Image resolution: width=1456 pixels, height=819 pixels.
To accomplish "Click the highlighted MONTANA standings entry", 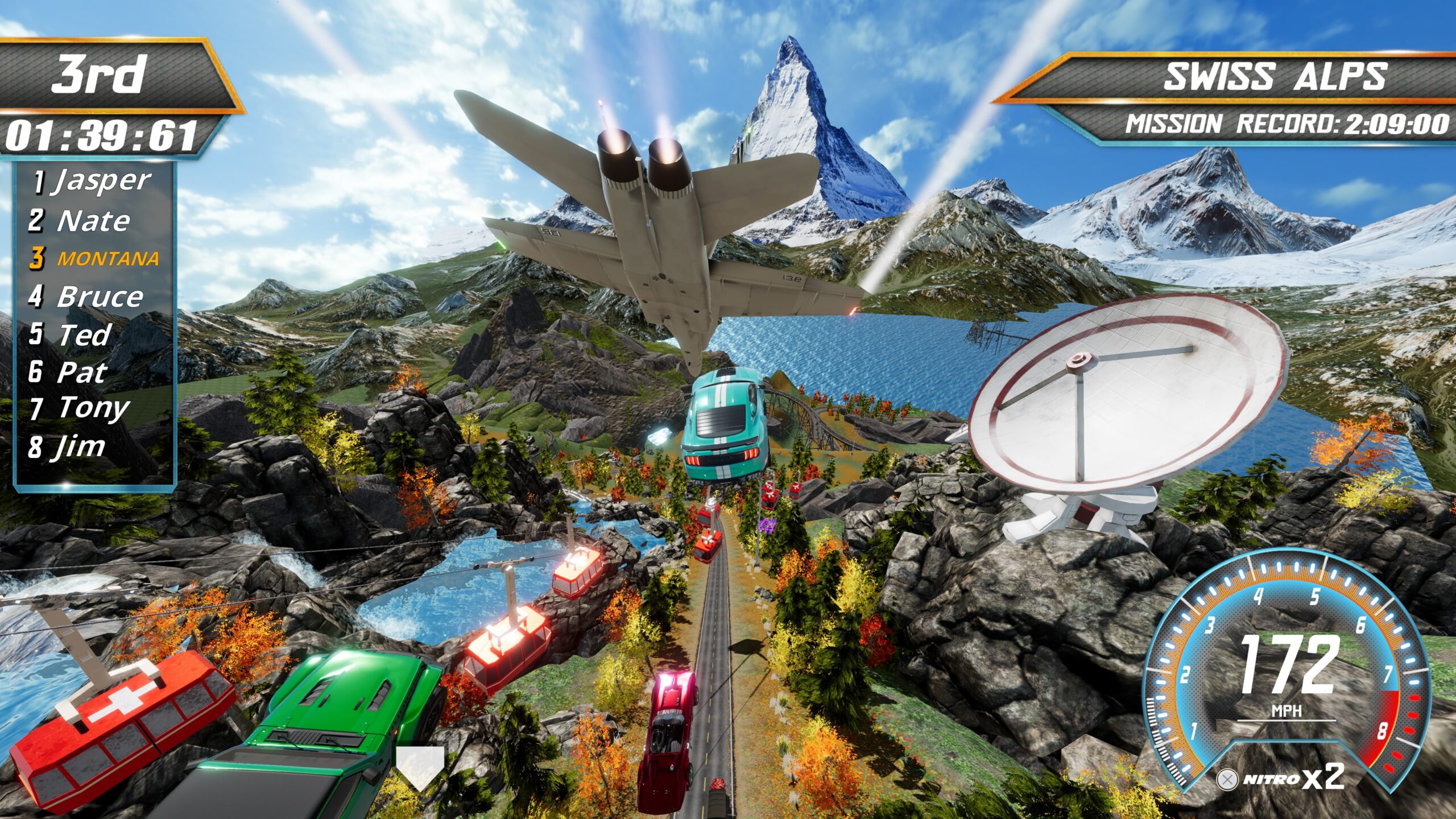I will coord(94,259).
